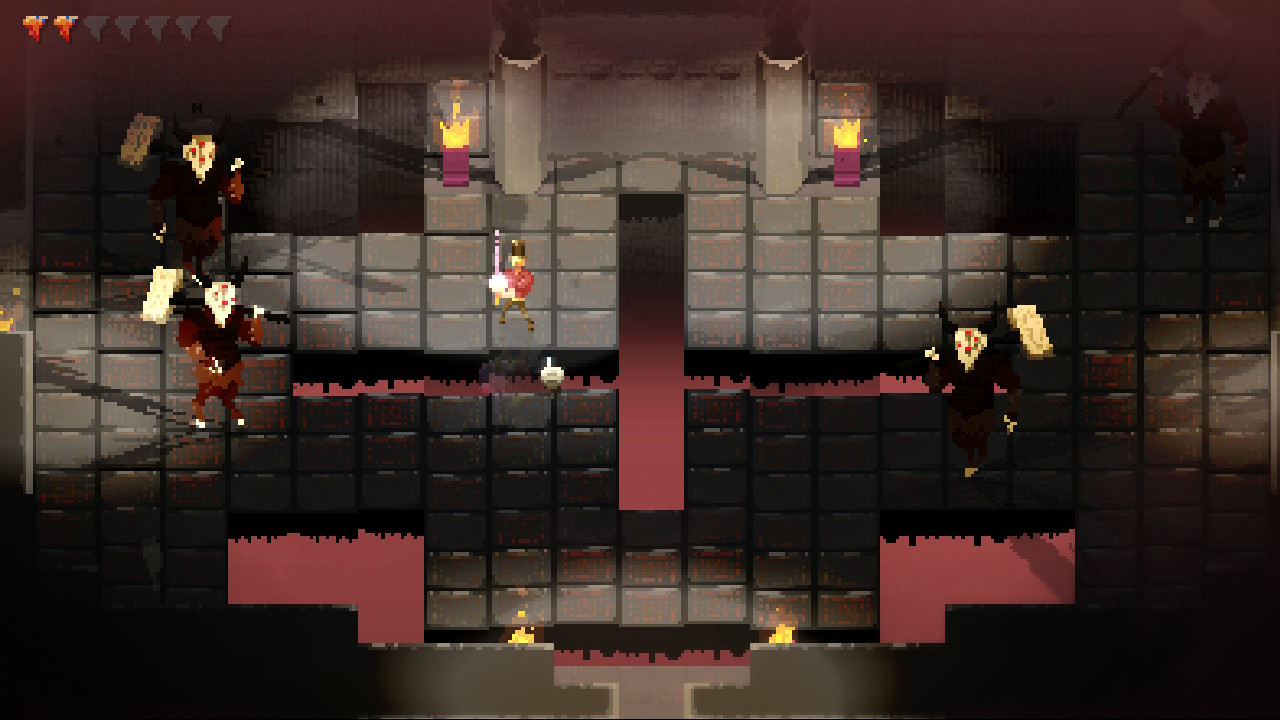Image resolution: width=1280 pixels, height=720 pixels.
Task: Toggle the fifth dimmed pennant indicator
Action: click(156, 27)
